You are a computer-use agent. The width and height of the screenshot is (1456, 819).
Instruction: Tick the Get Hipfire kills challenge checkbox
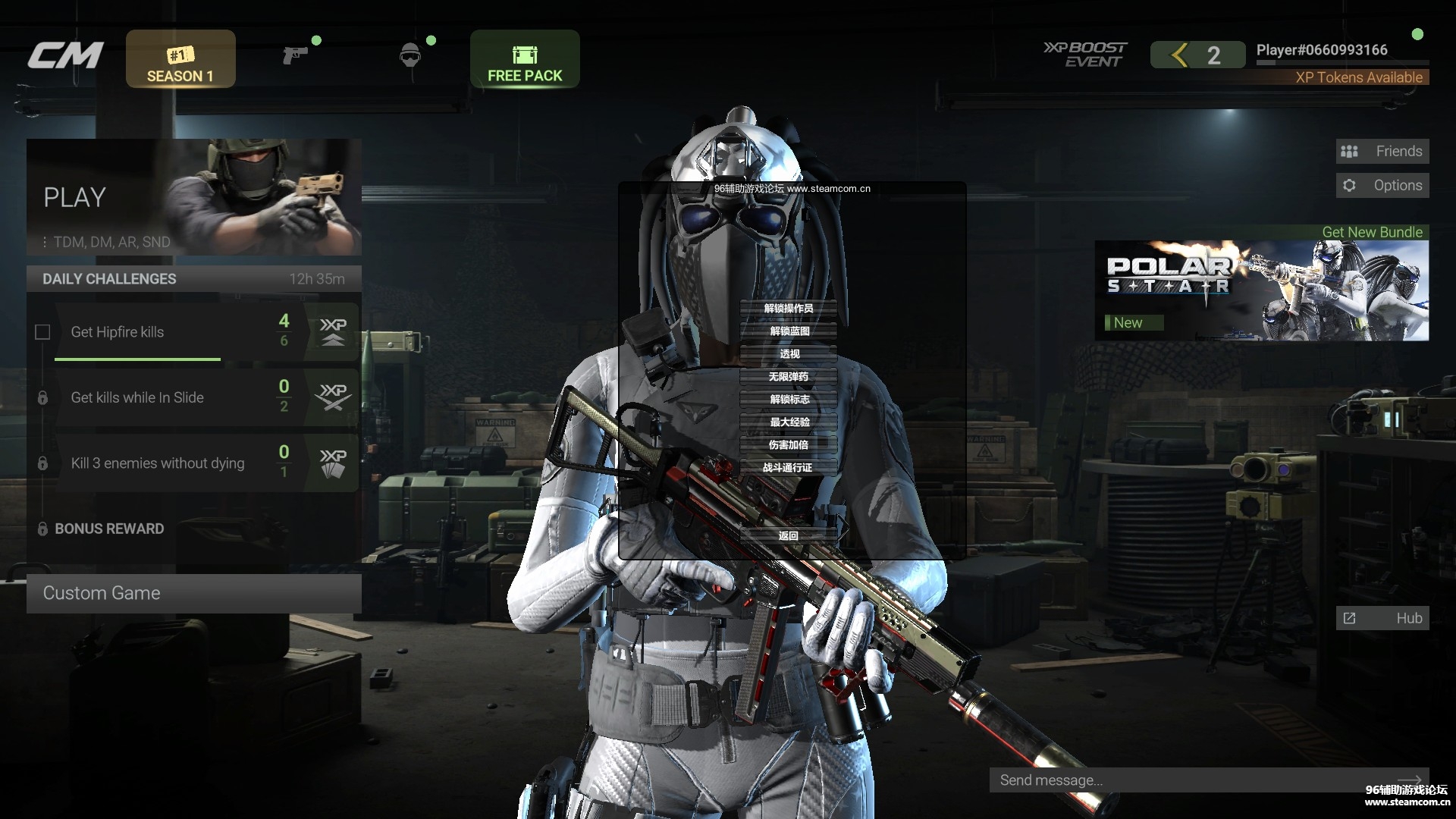42,332
